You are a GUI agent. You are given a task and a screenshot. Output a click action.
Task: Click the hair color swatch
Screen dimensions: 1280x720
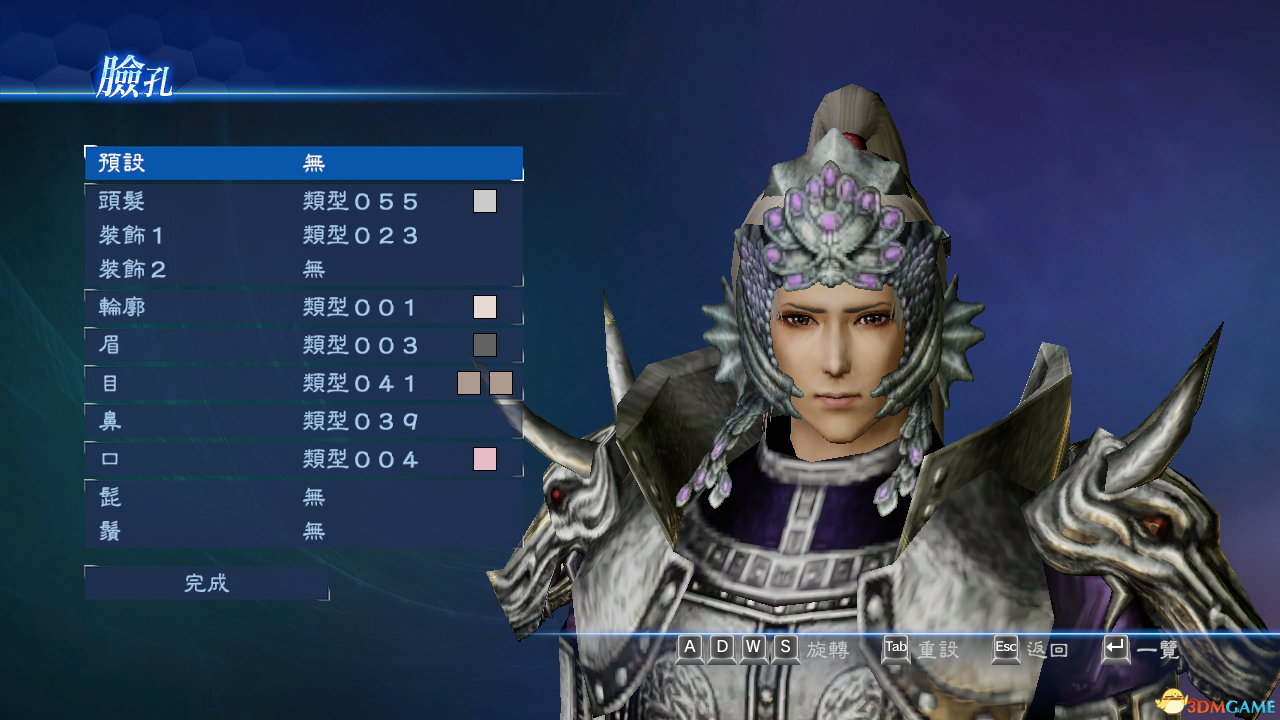[485, 201]
